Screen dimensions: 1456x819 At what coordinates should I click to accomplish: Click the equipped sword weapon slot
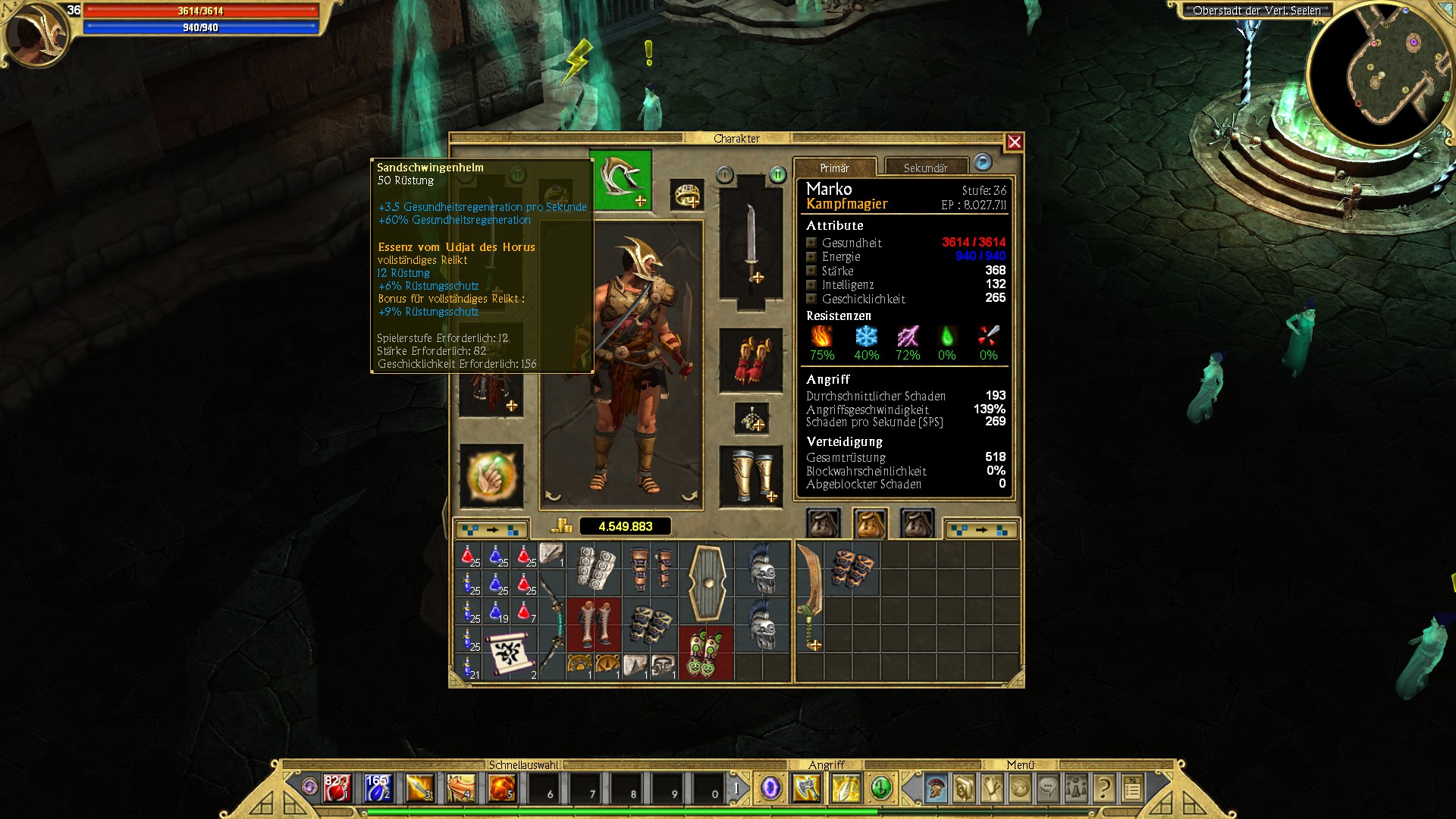tap(751, 239)
